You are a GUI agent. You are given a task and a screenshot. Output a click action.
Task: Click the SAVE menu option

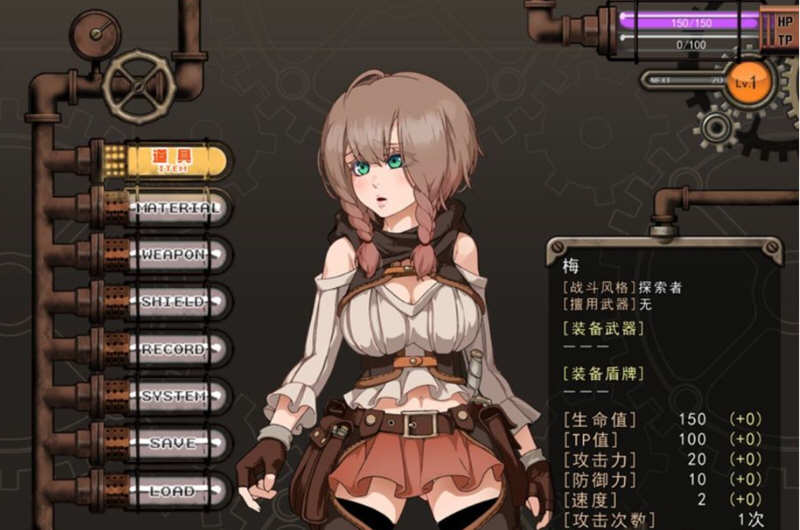(x=173, y=444)
